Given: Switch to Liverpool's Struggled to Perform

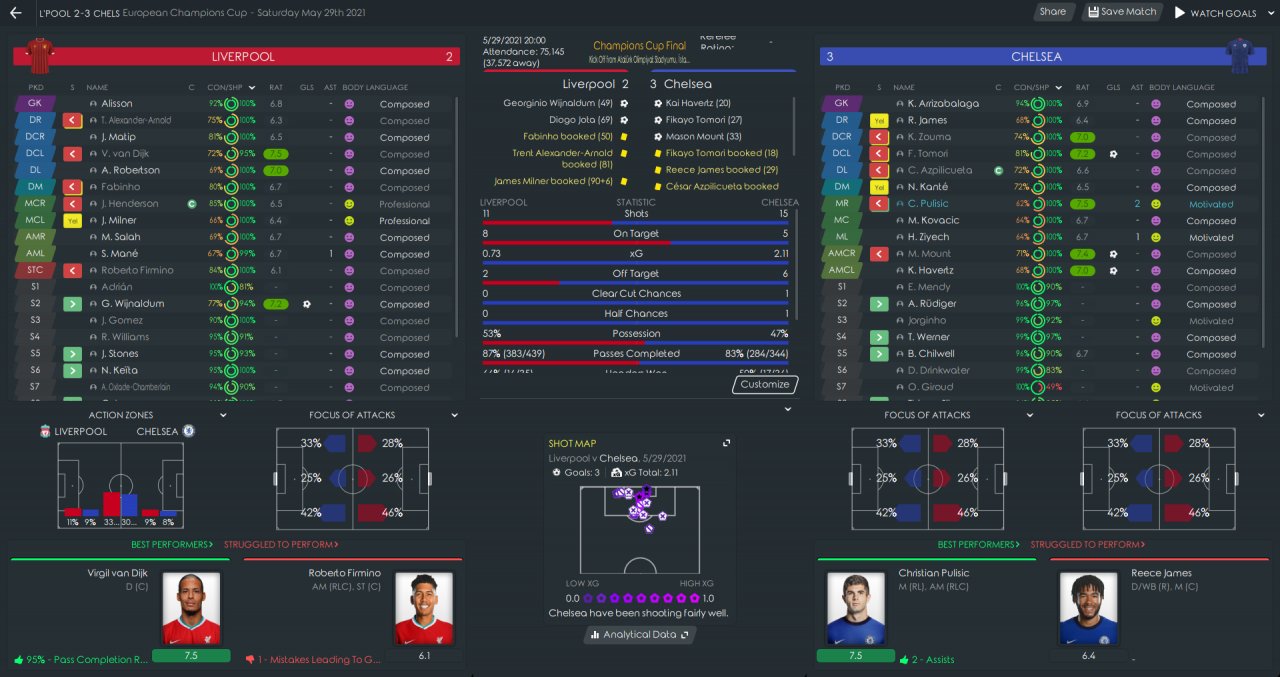Looking at the screenshot, I should click(280, 545).
